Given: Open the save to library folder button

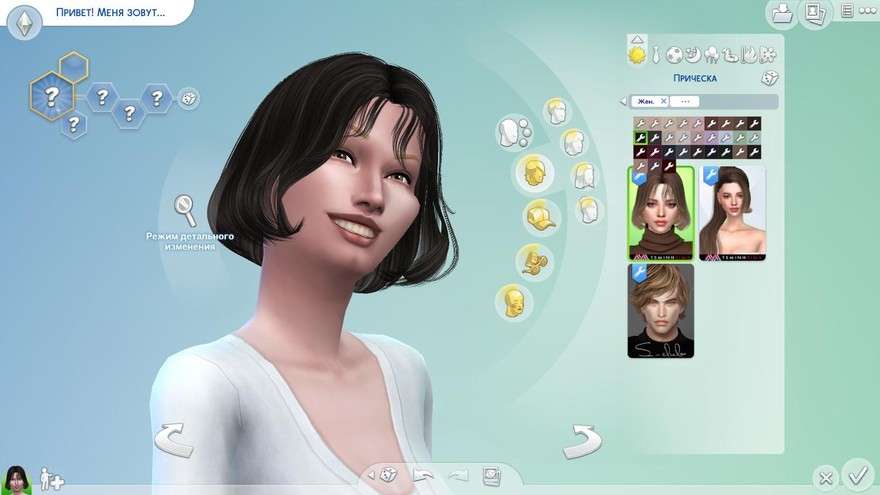Looking at the screenshot, I should [x=782, y=13].
